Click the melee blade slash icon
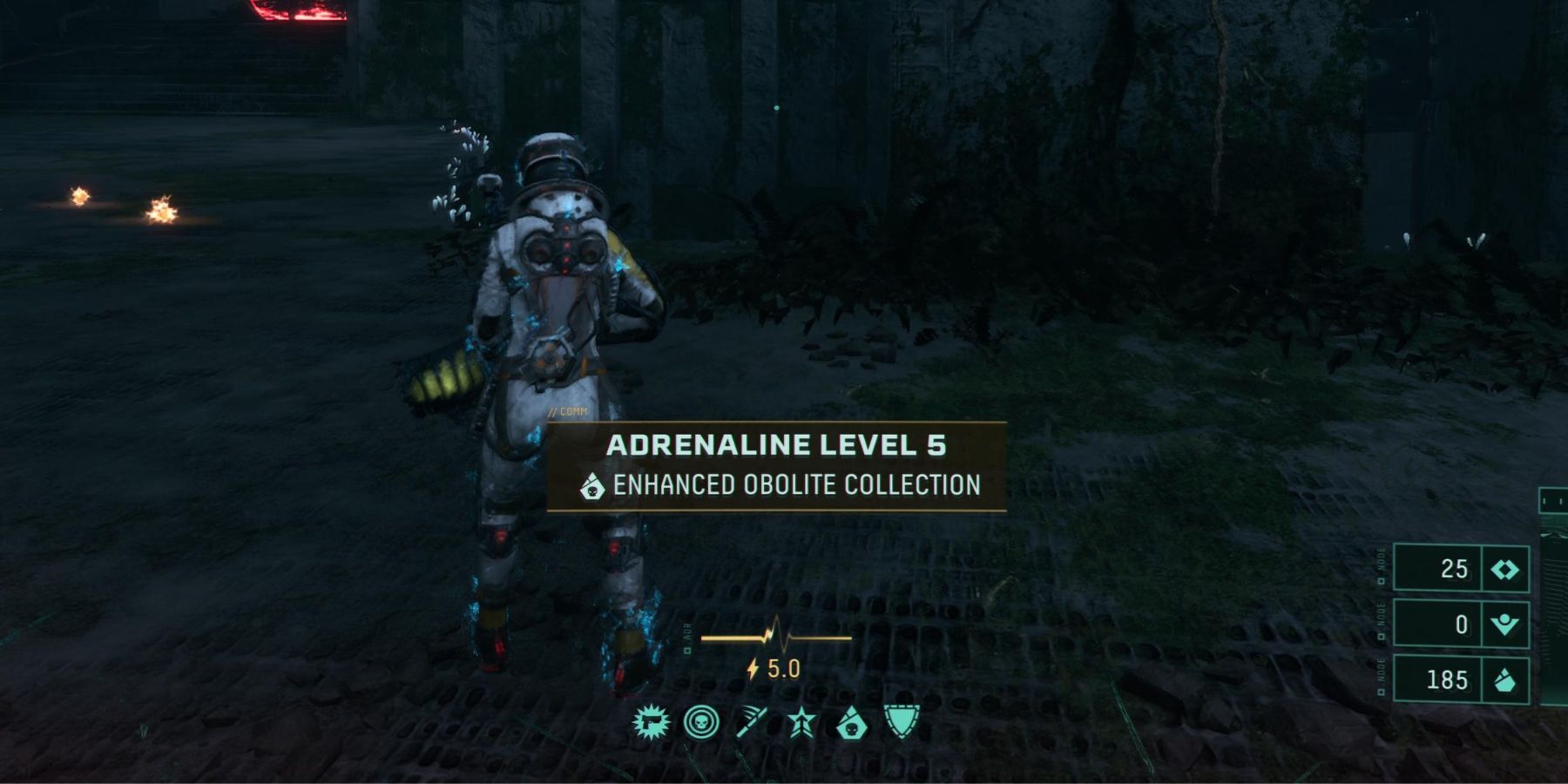Screen dimensions: 1568x784 [x=751, y=722]
